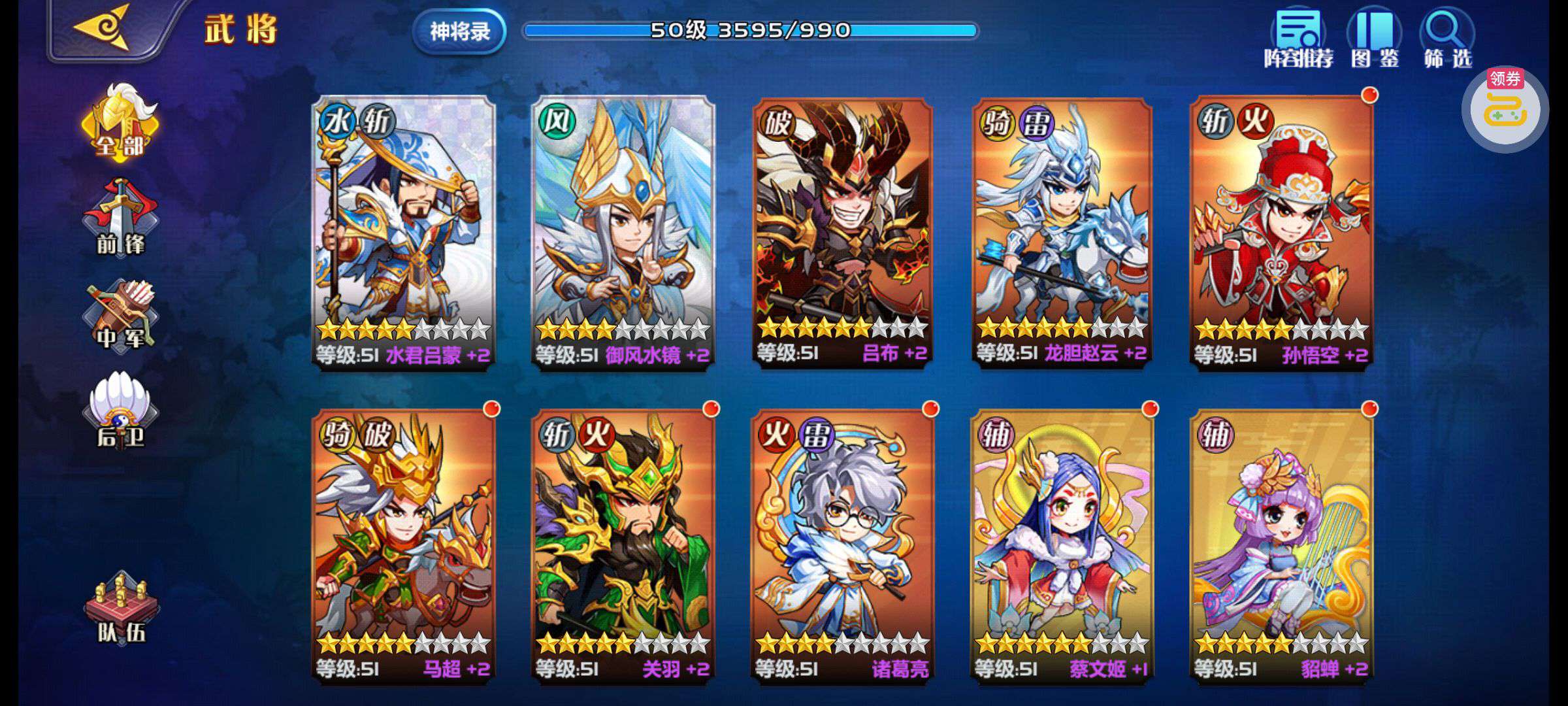Choose the 龙胆赵云 hero card

[x=1062, y=232]
